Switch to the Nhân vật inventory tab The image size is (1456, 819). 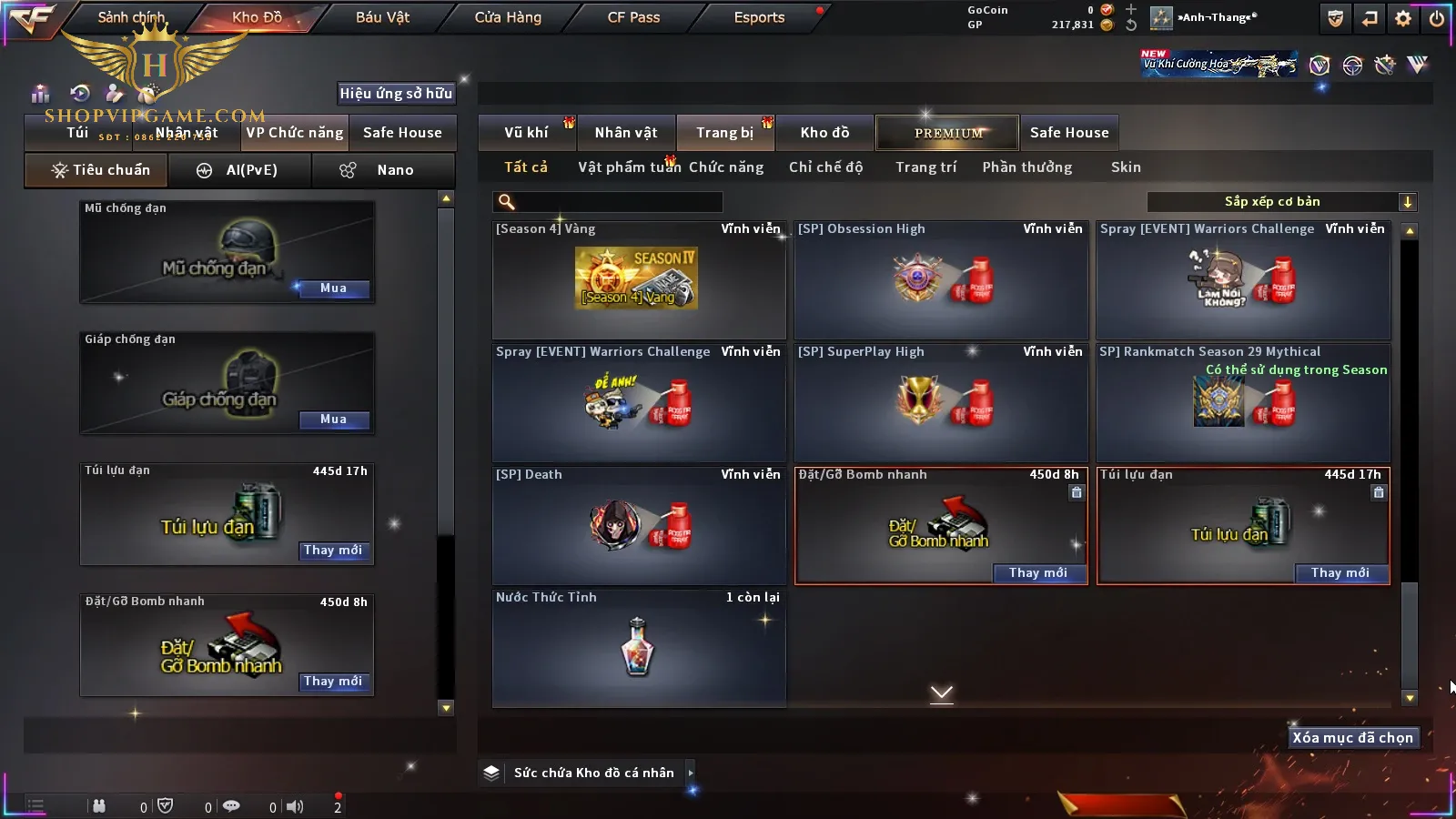tap(626, 133)
